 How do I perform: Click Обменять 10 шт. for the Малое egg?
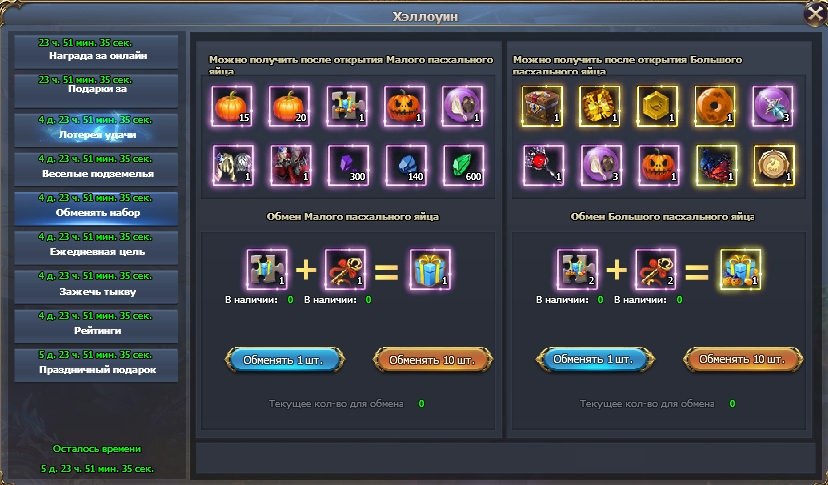tap(434, 359)
